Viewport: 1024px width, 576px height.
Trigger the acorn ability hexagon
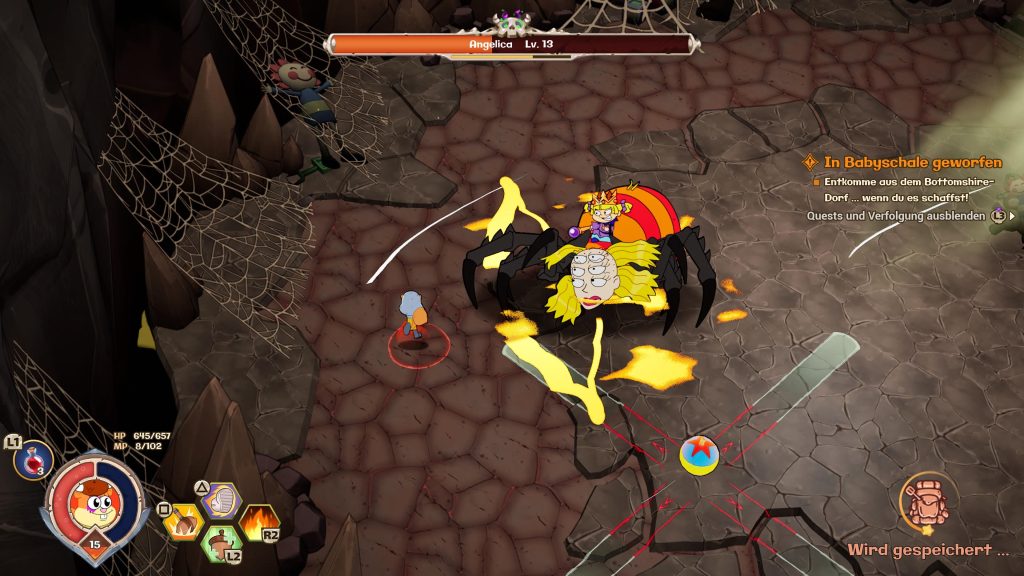(220, 544)
